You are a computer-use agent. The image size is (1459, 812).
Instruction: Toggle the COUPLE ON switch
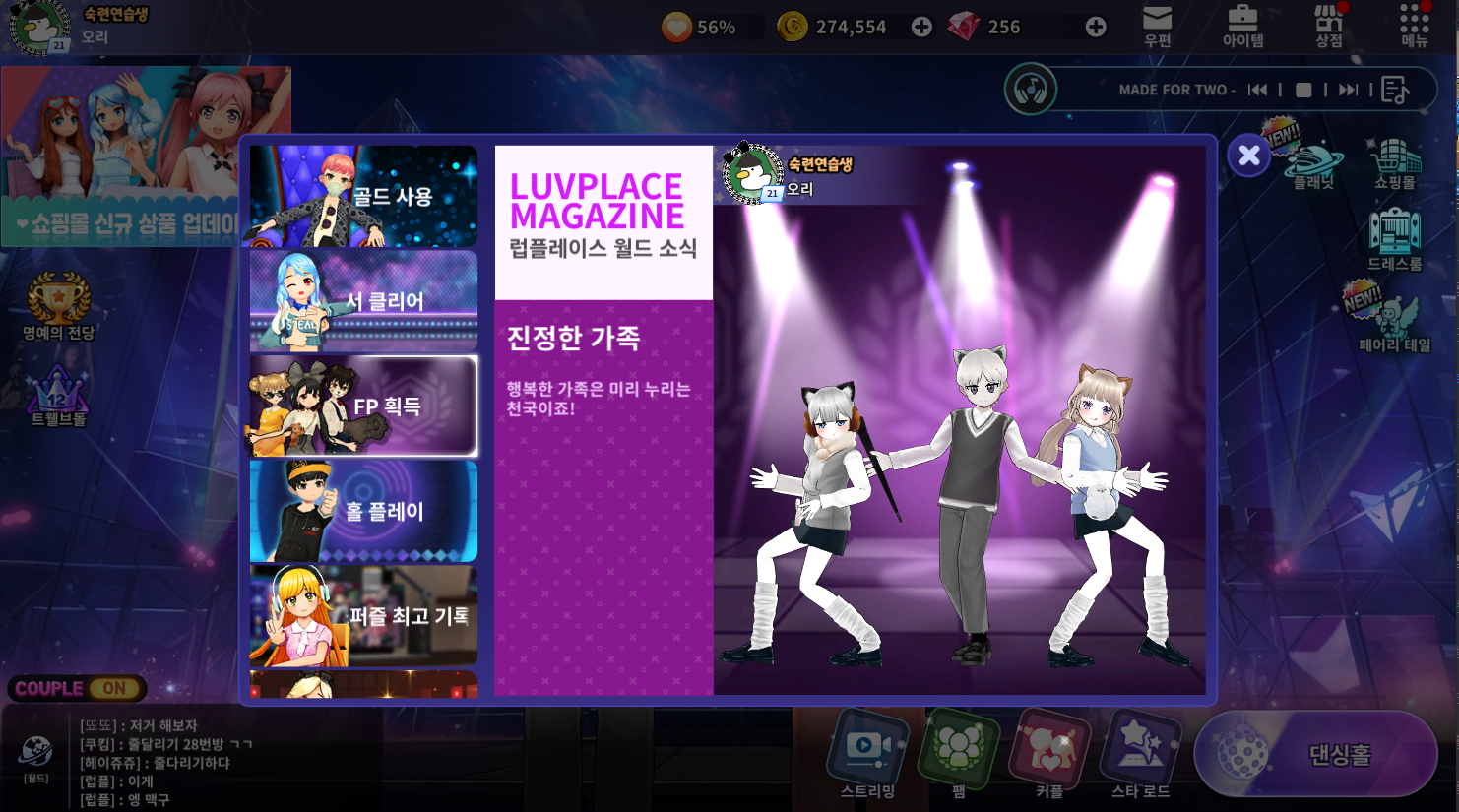coord(78,689)
